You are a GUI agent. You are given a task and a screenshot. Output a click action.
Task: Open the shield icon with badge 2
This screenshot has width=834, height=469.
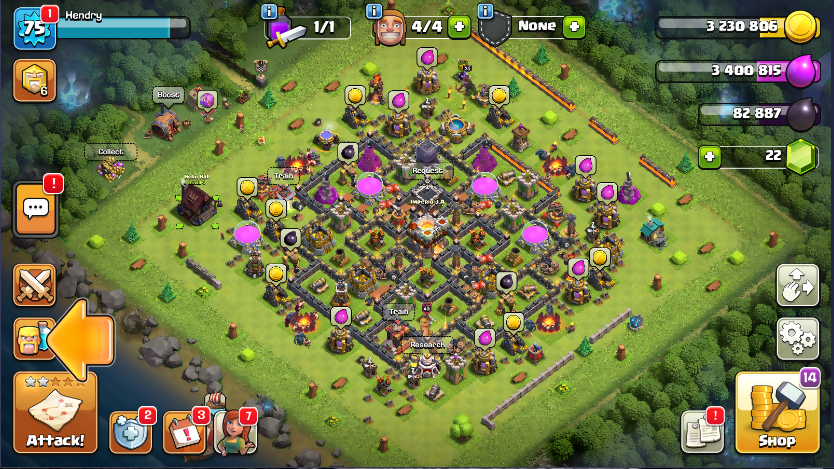point(130,431)
